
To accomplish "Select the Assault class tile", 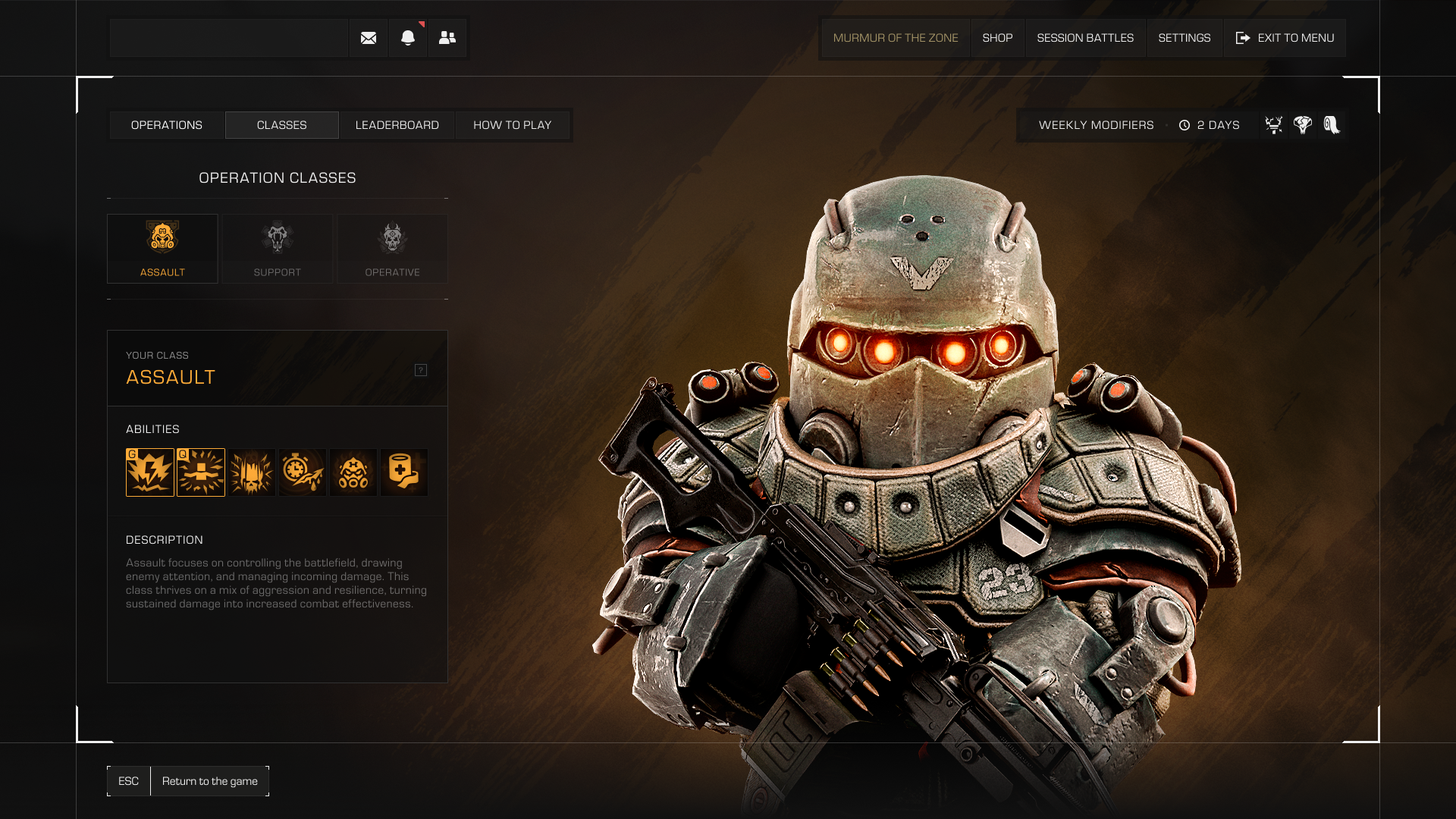I will 162,248.
